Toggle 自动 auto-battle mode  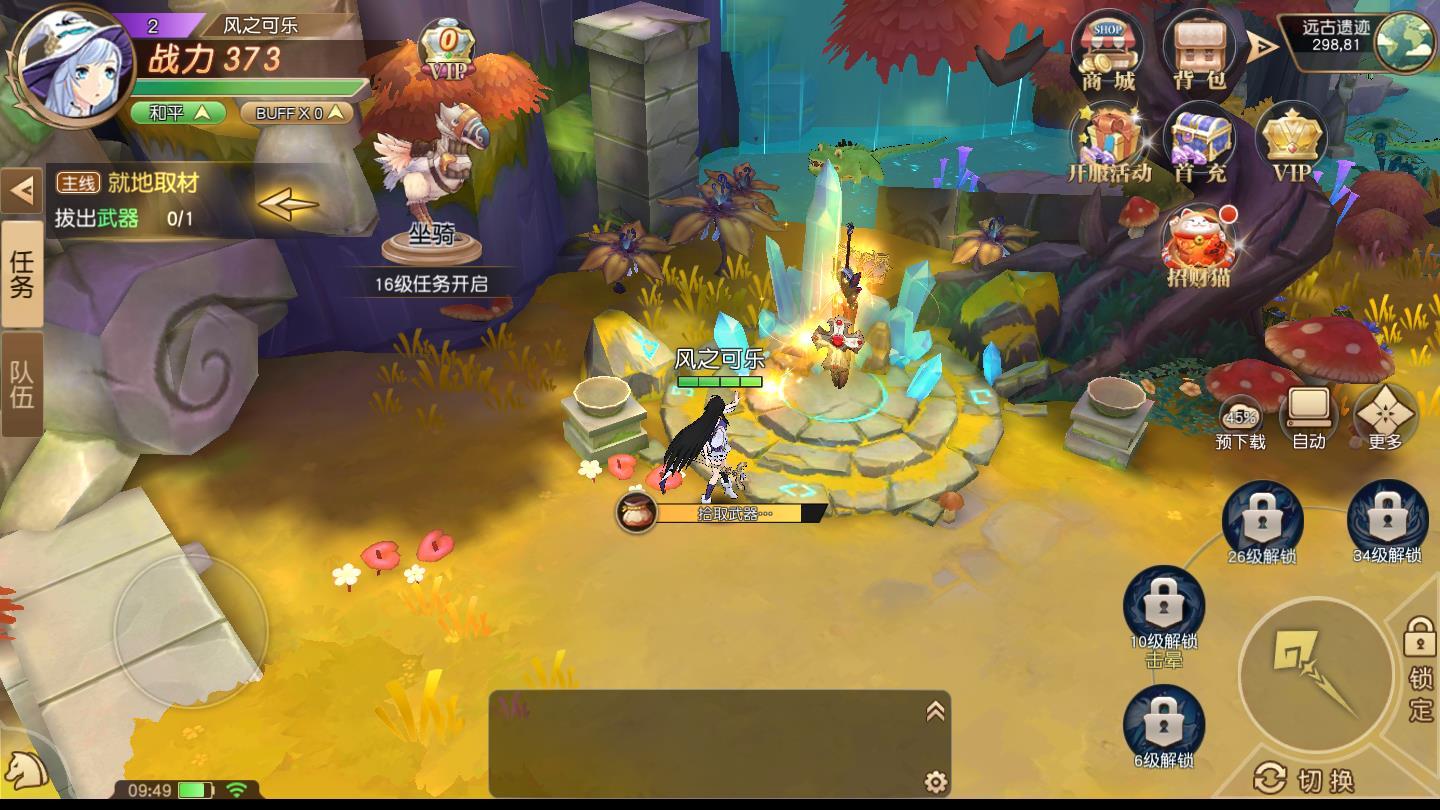coord(1308,417)
